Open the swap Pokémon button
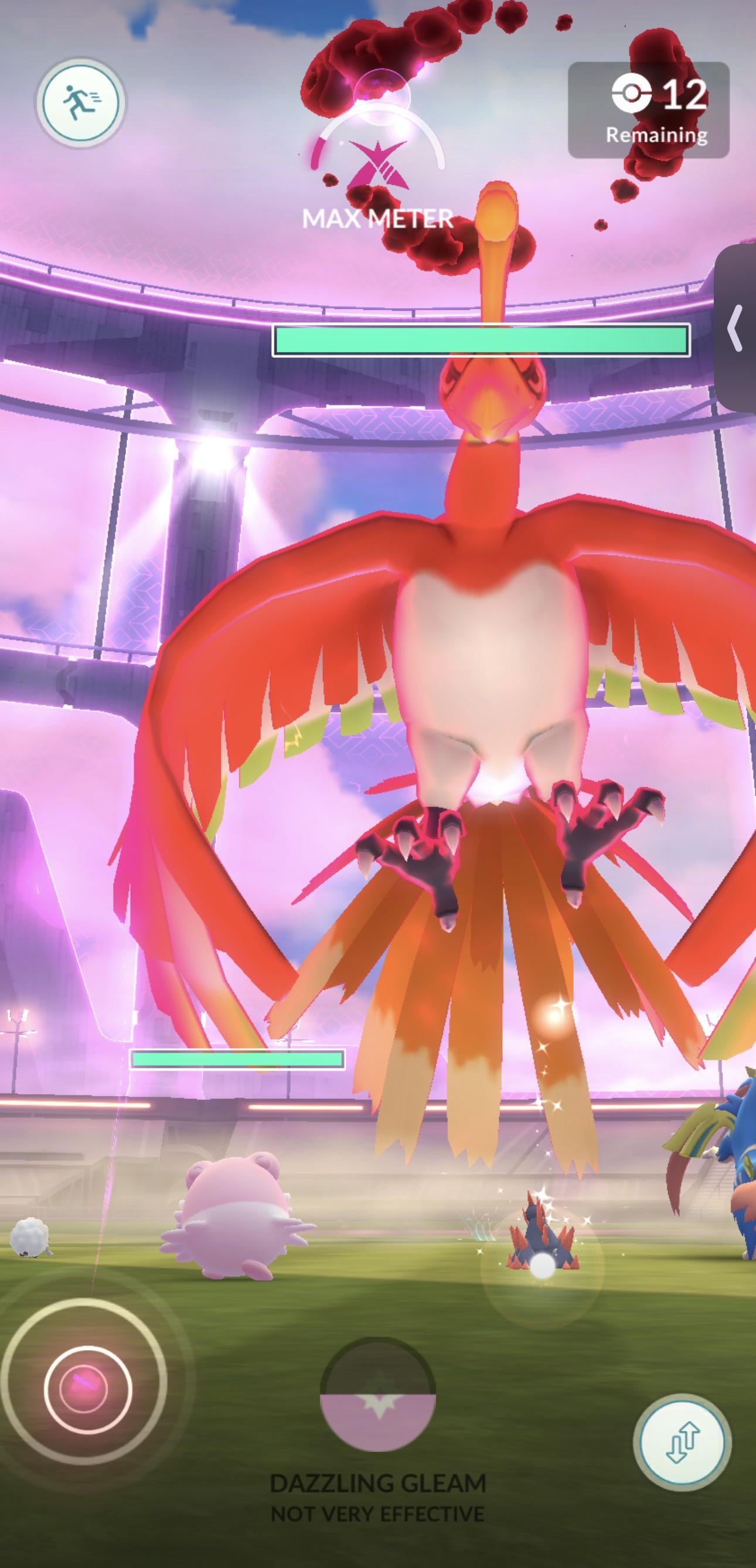756x1568 pixels. click(x=682, y=1442)
